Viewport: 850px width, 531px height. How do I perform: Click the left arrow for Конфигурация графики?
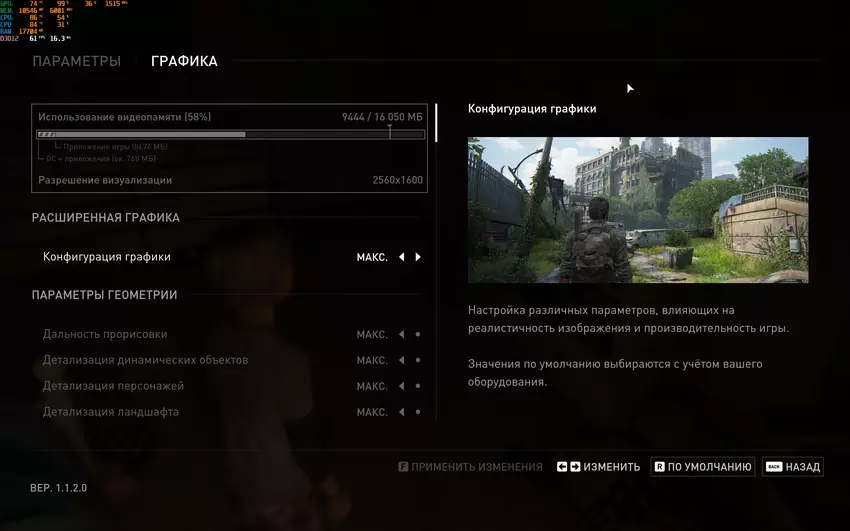pos(401,257)
